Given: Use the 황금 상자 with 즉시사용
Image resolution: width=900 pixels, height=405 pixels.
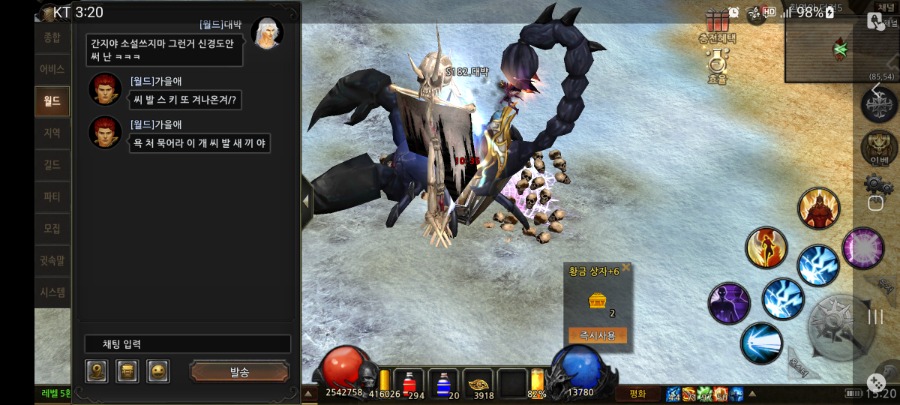Looking at the screenshot, I should [x=597, y=335].
